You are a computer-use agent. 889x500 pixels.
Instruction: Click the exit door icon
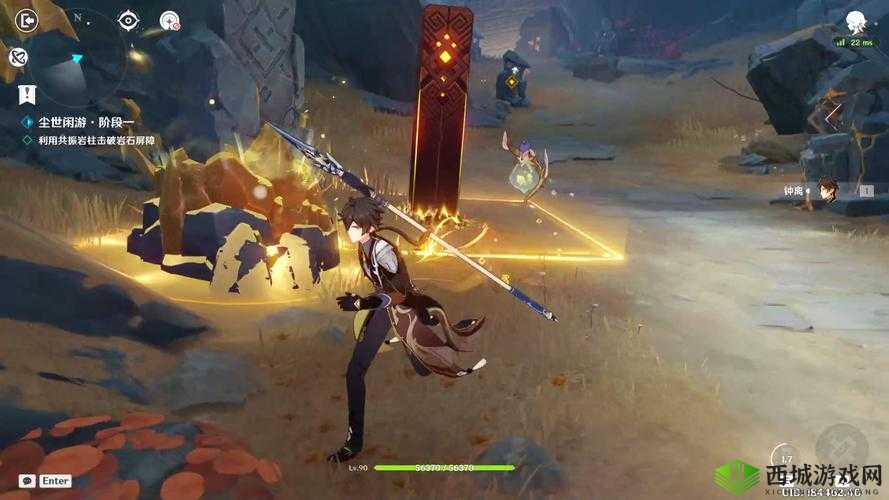[27, 19]
